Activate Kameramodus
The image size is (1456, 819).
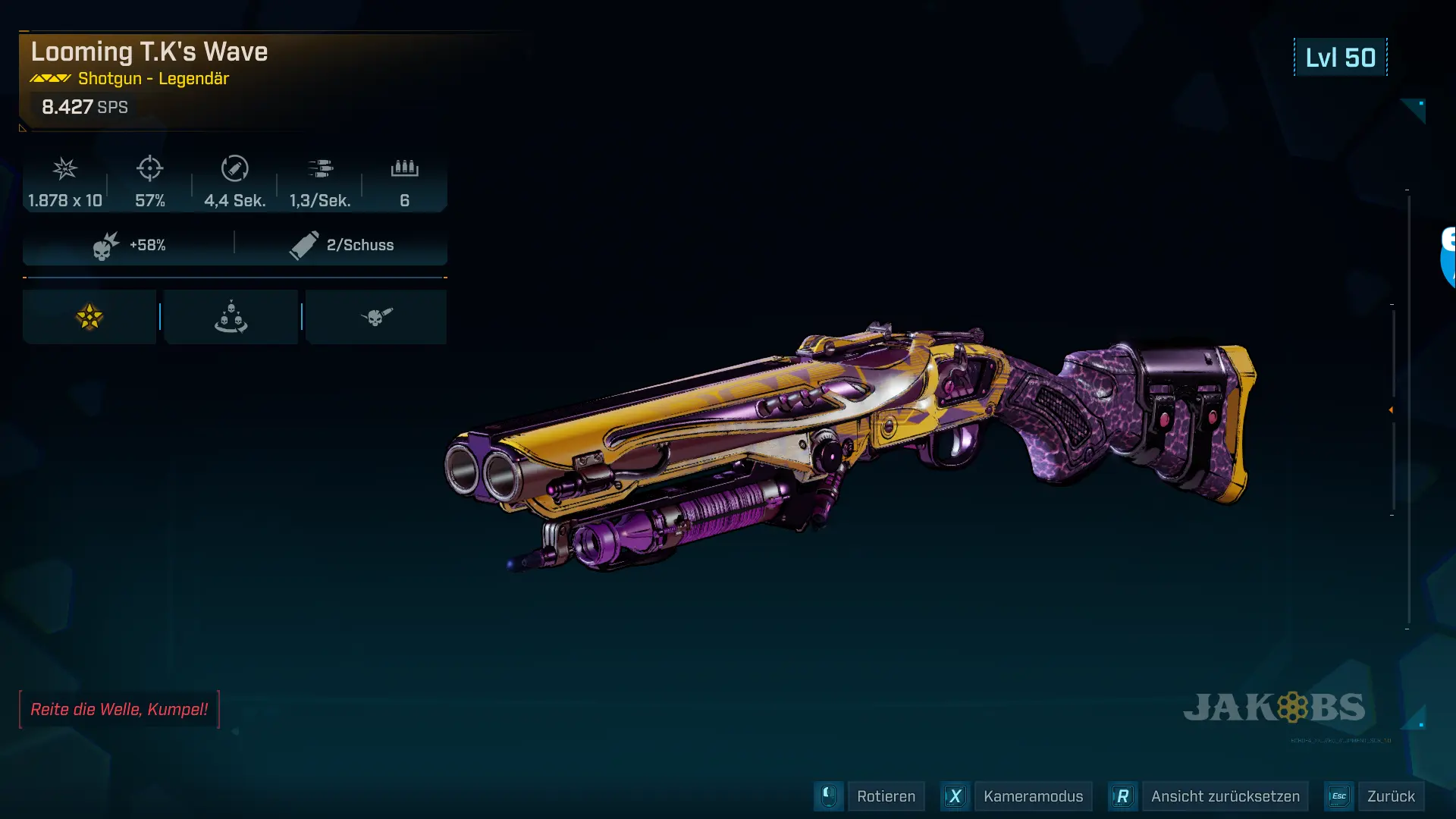[x=1032, y=796]
